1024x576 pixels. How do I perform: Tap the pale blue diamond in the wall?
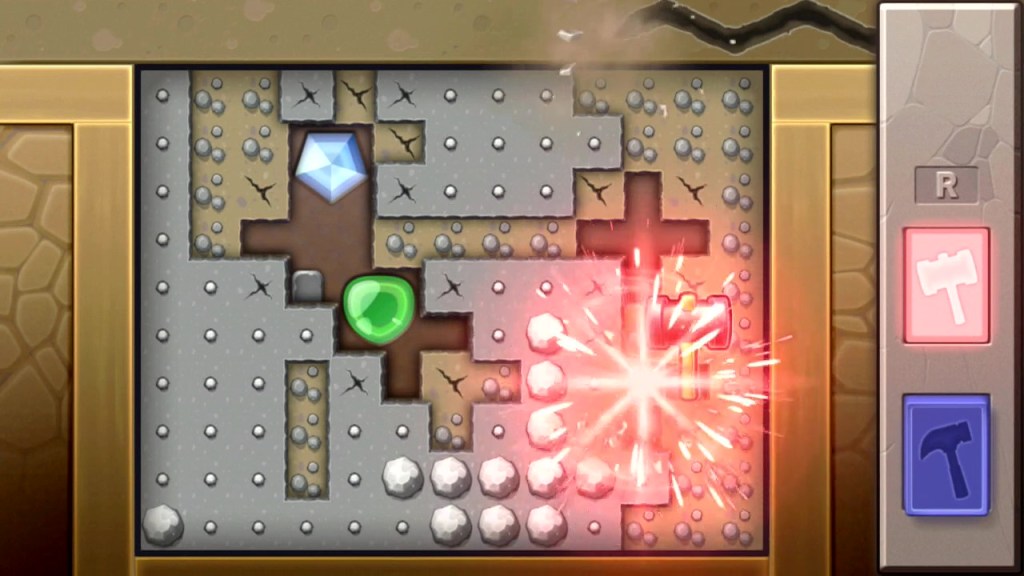coord(331,164)
